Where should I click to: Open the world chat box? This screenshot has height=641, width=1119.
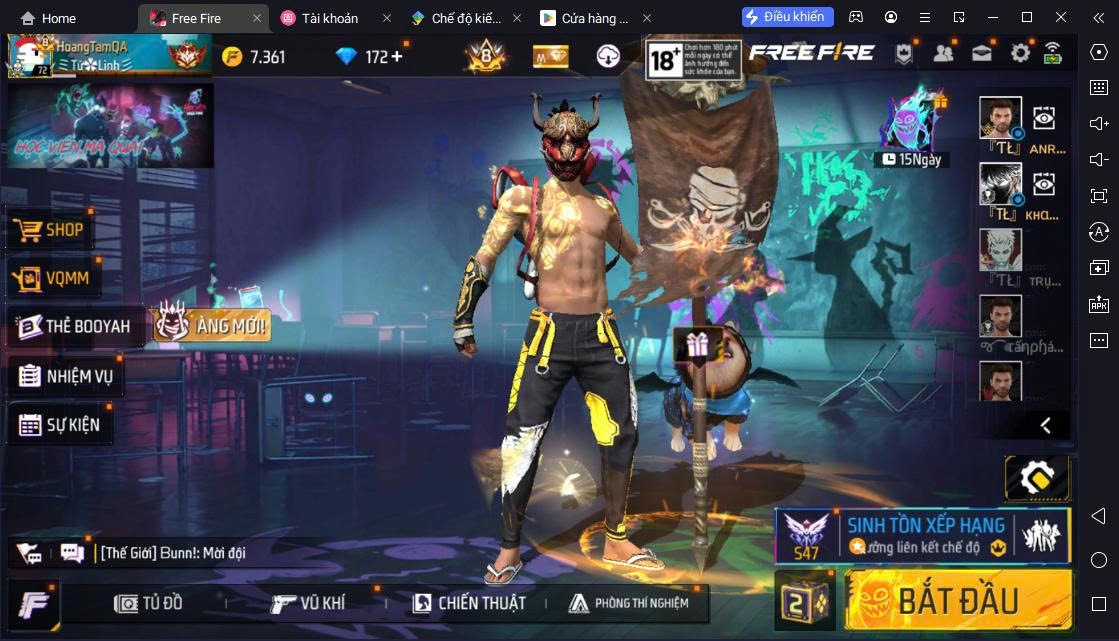[170, 553]
